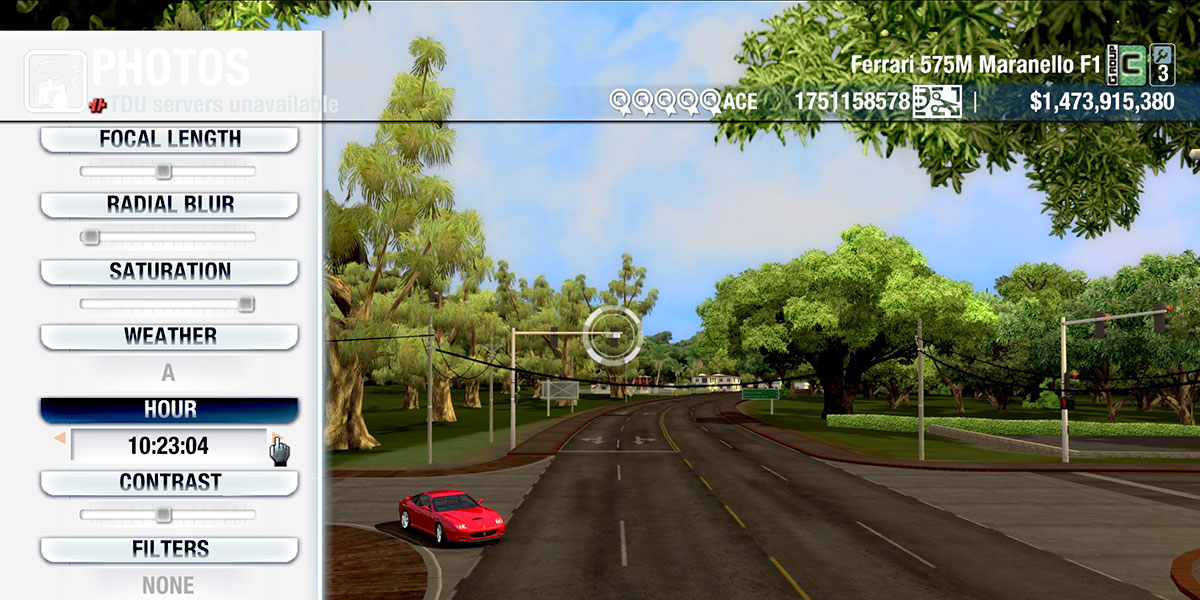
Task: Select the Saturation option
Action: pos(169,271)
